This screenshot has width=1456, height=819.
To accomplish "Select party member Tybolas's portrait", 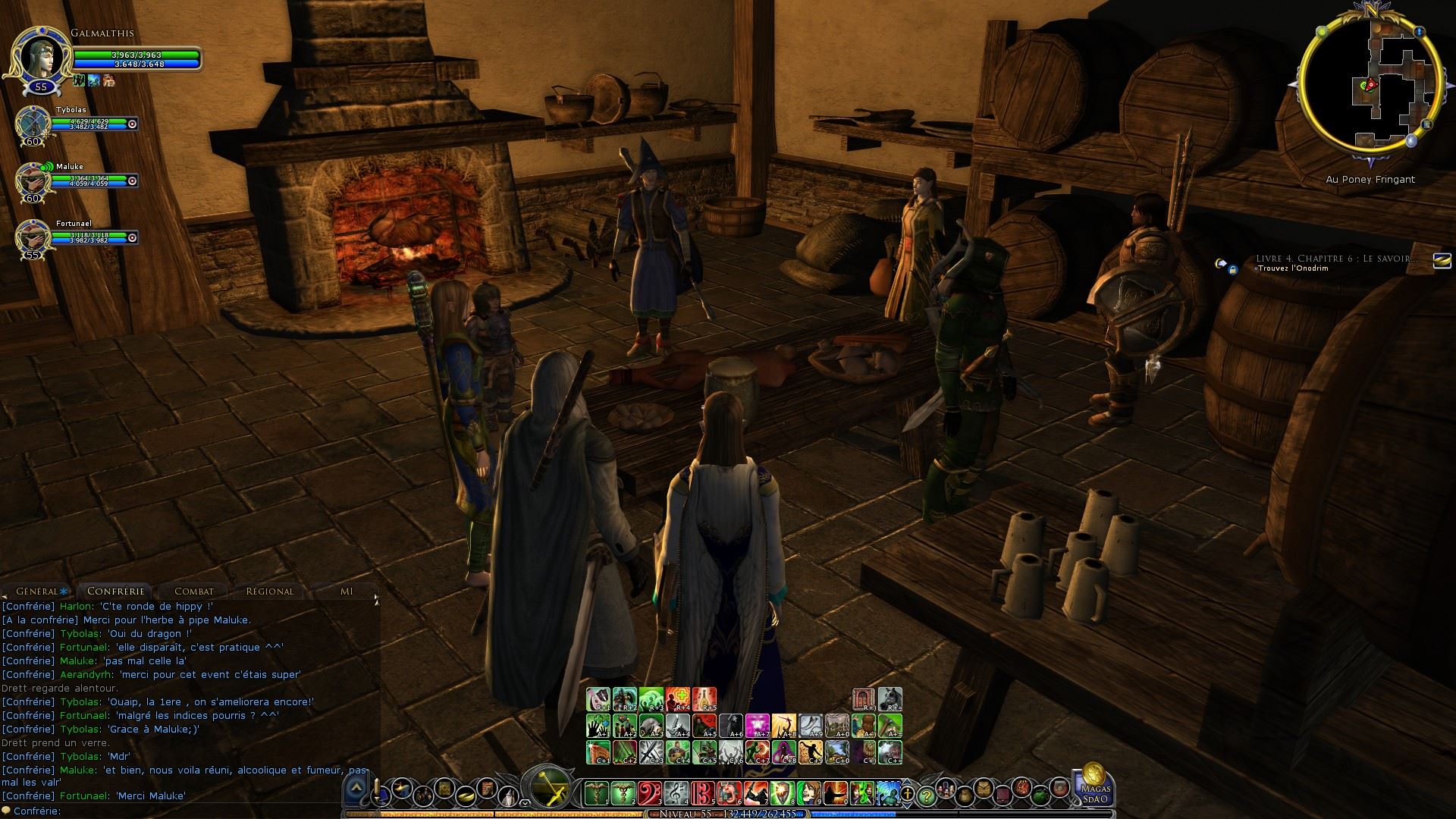I will pos(33,122).
